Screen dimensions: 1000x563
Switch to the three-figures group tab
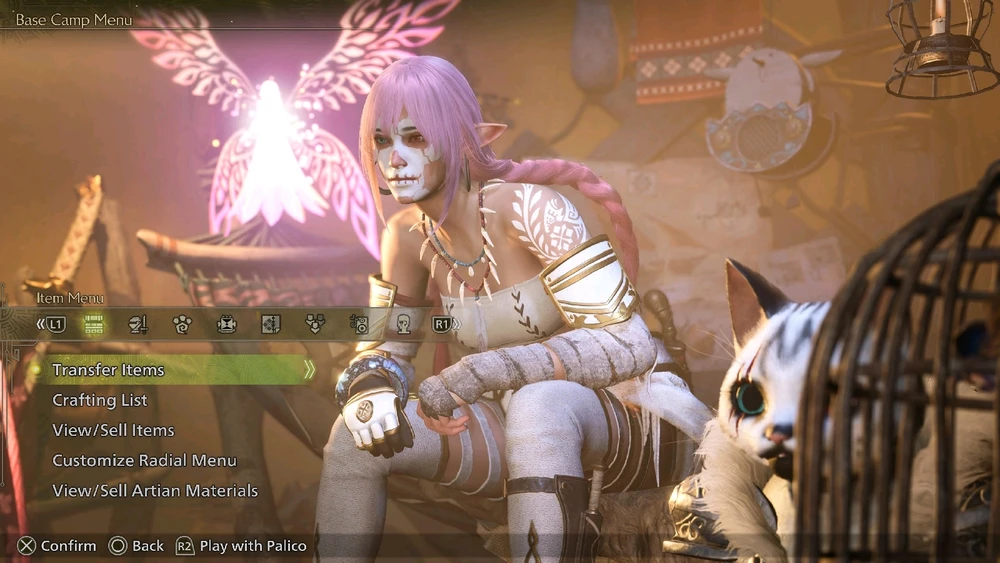315,323
